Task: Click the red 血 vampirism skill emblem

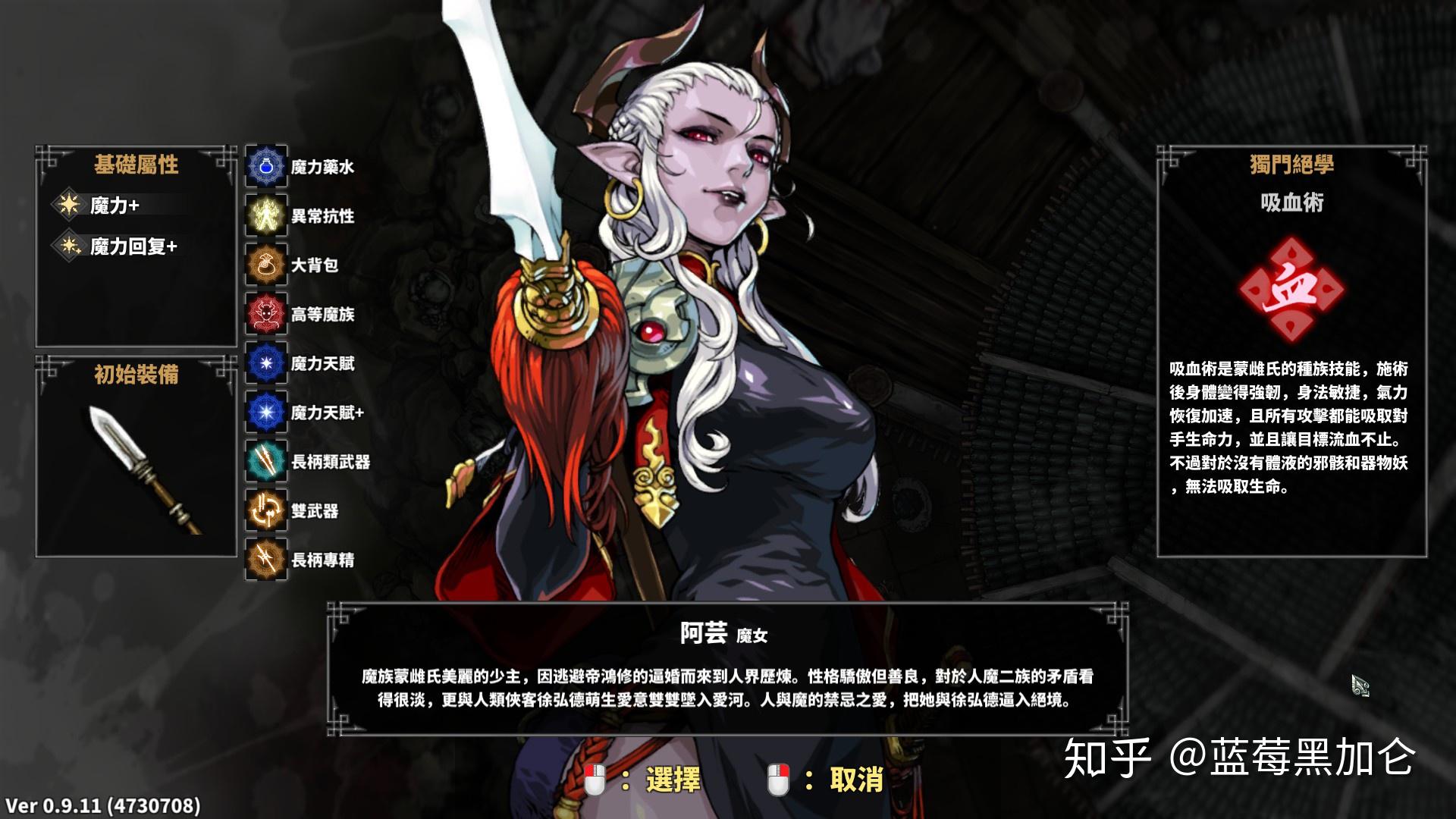Action: click(x=1294, y=288)
